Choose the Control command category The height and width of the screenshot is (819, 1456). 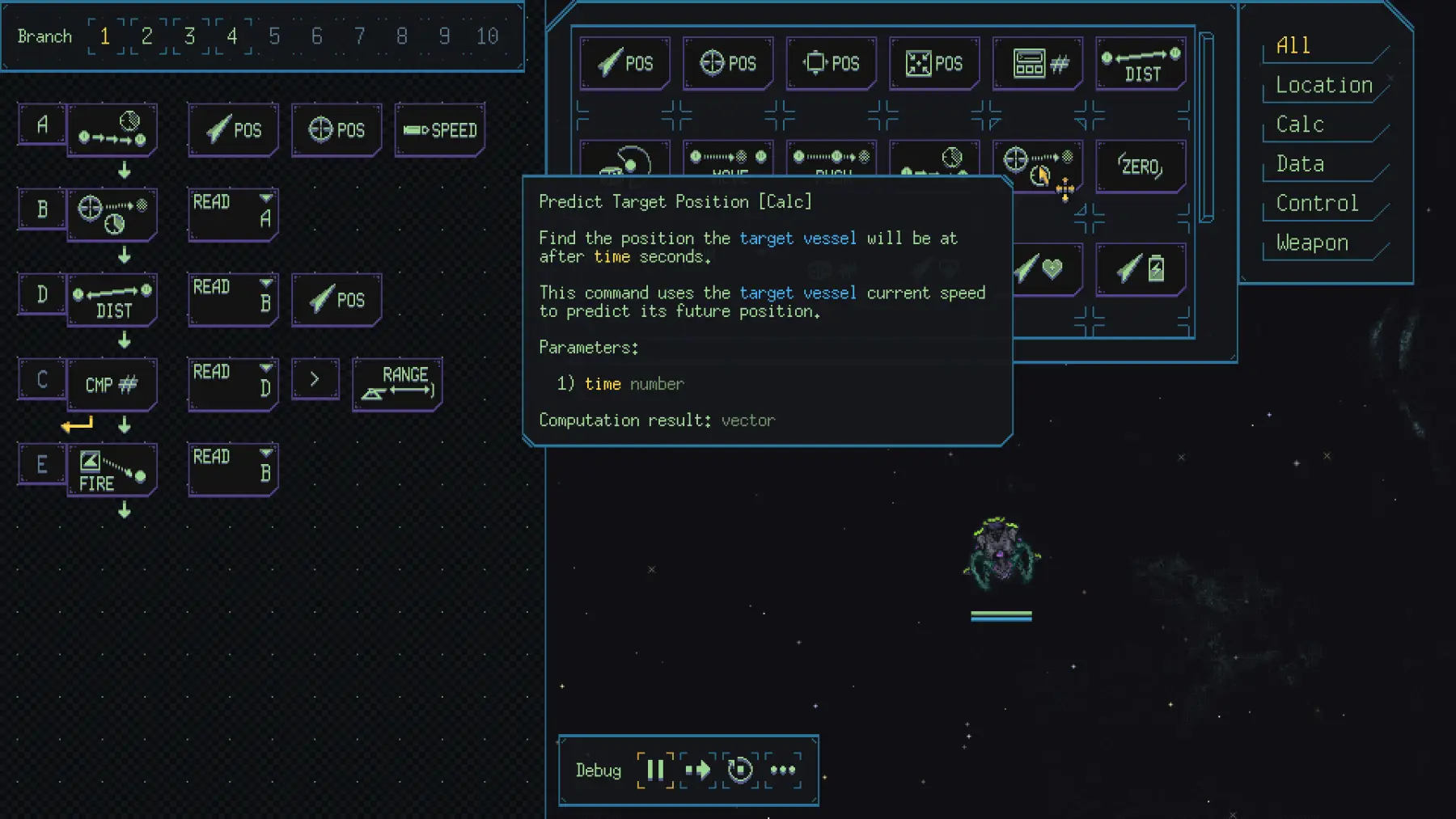click(1317, 204)
